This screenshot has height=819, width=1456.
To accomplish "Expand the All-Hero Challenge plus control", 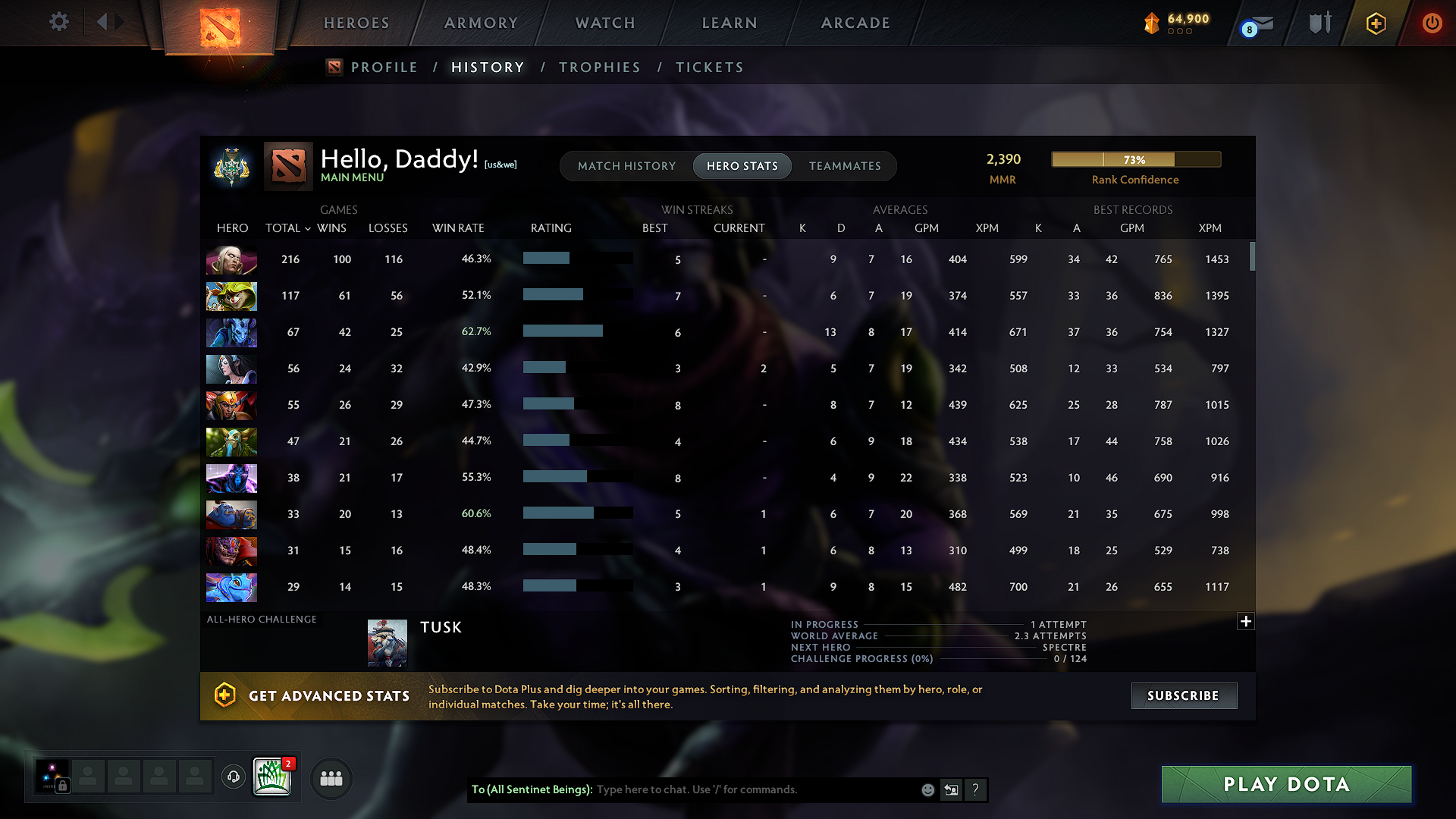I will [1246, 621].
